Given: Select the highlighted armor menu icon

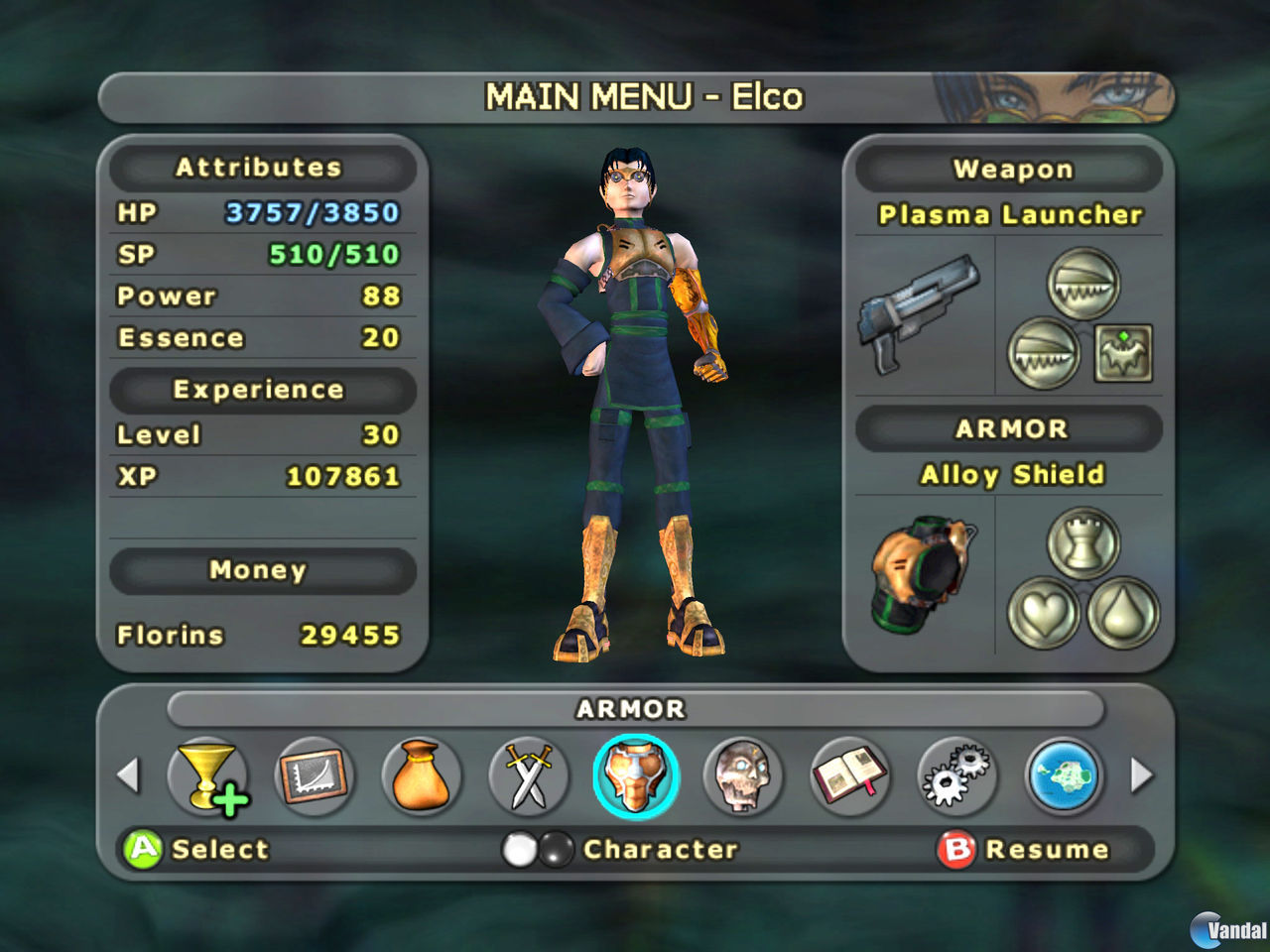Looking at the screenshot, I should [636, 776].
